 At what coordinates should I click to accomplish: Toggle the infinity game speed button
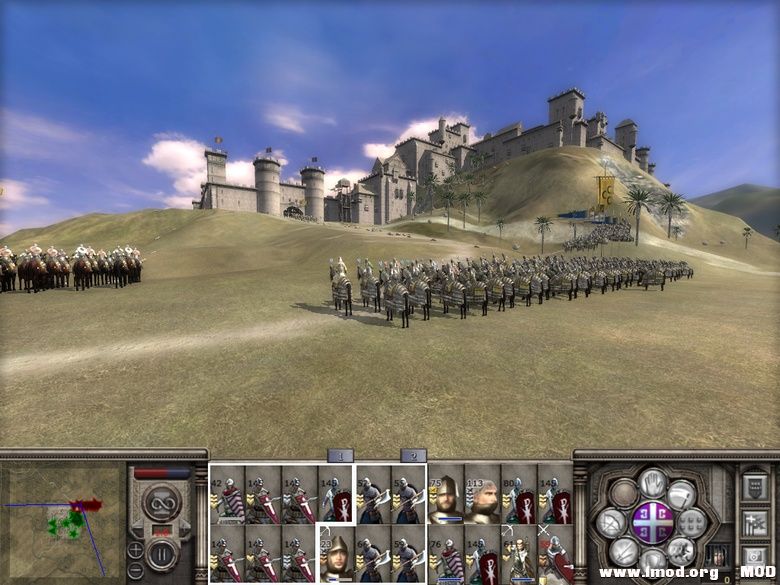[161, 503]
